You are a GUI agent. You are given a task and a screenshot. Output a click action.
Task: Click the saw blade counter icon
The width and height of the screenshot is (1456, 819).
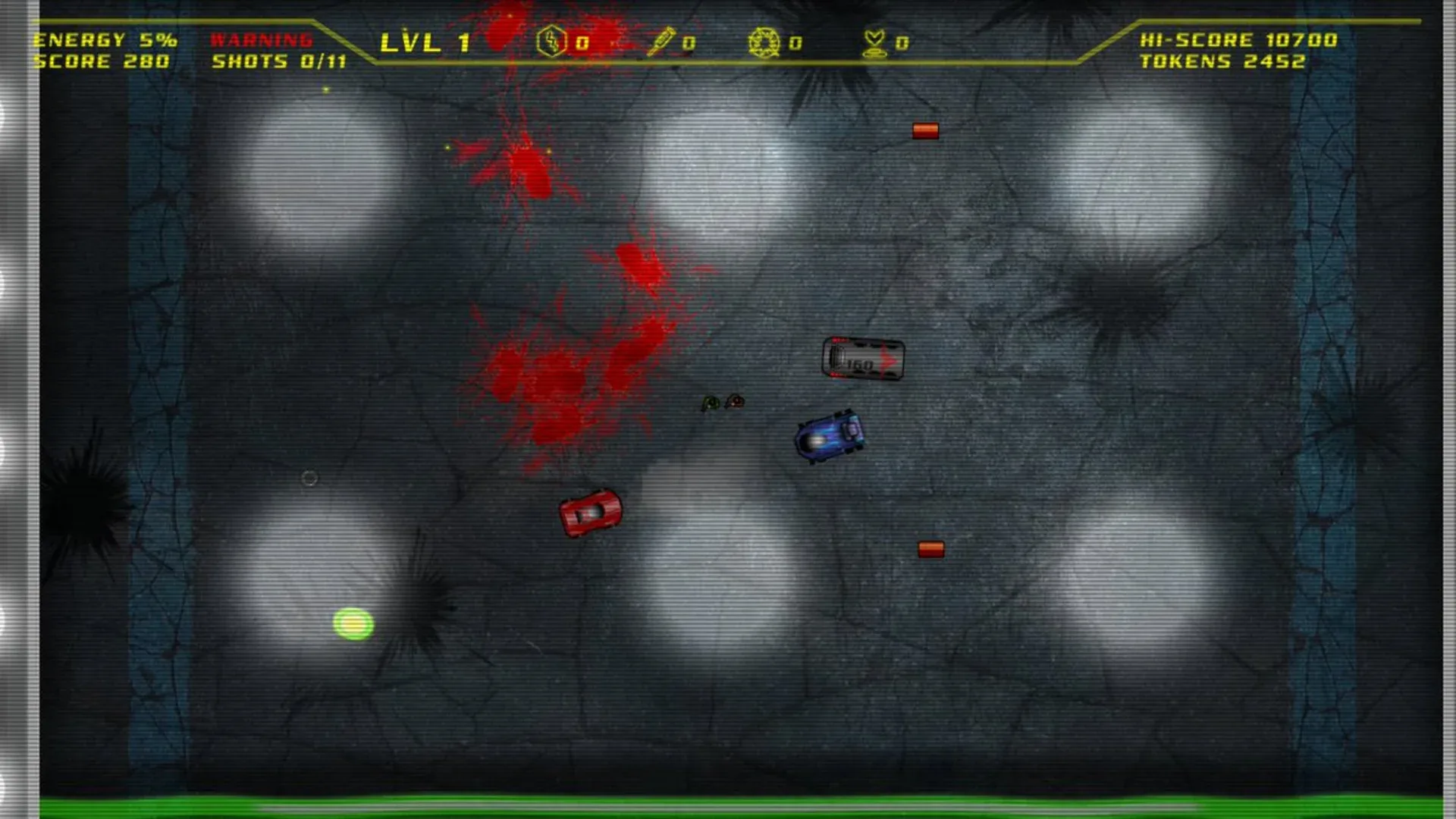(764, 44)
